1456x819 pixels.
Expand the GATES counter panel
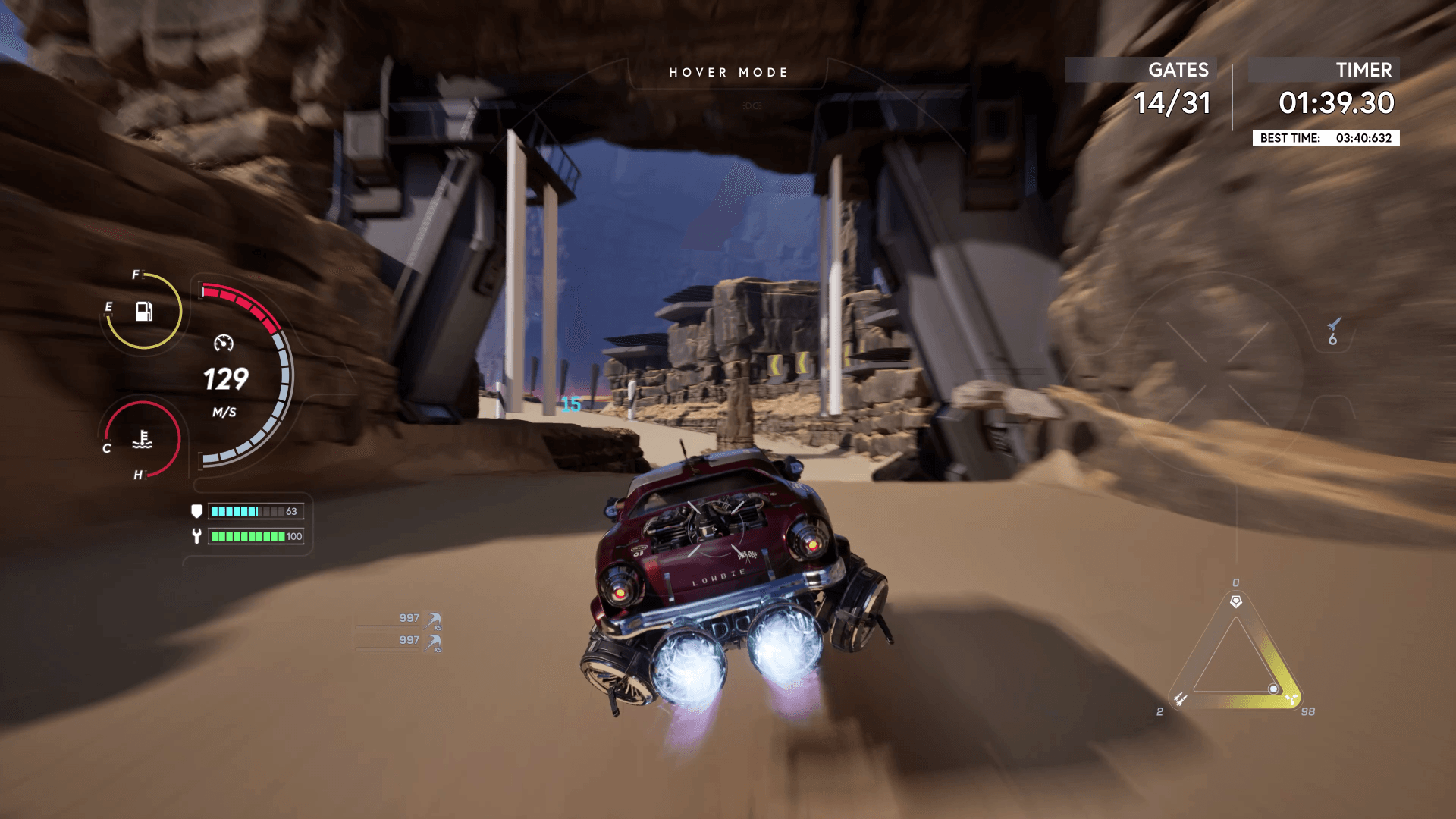[1173, 104]
